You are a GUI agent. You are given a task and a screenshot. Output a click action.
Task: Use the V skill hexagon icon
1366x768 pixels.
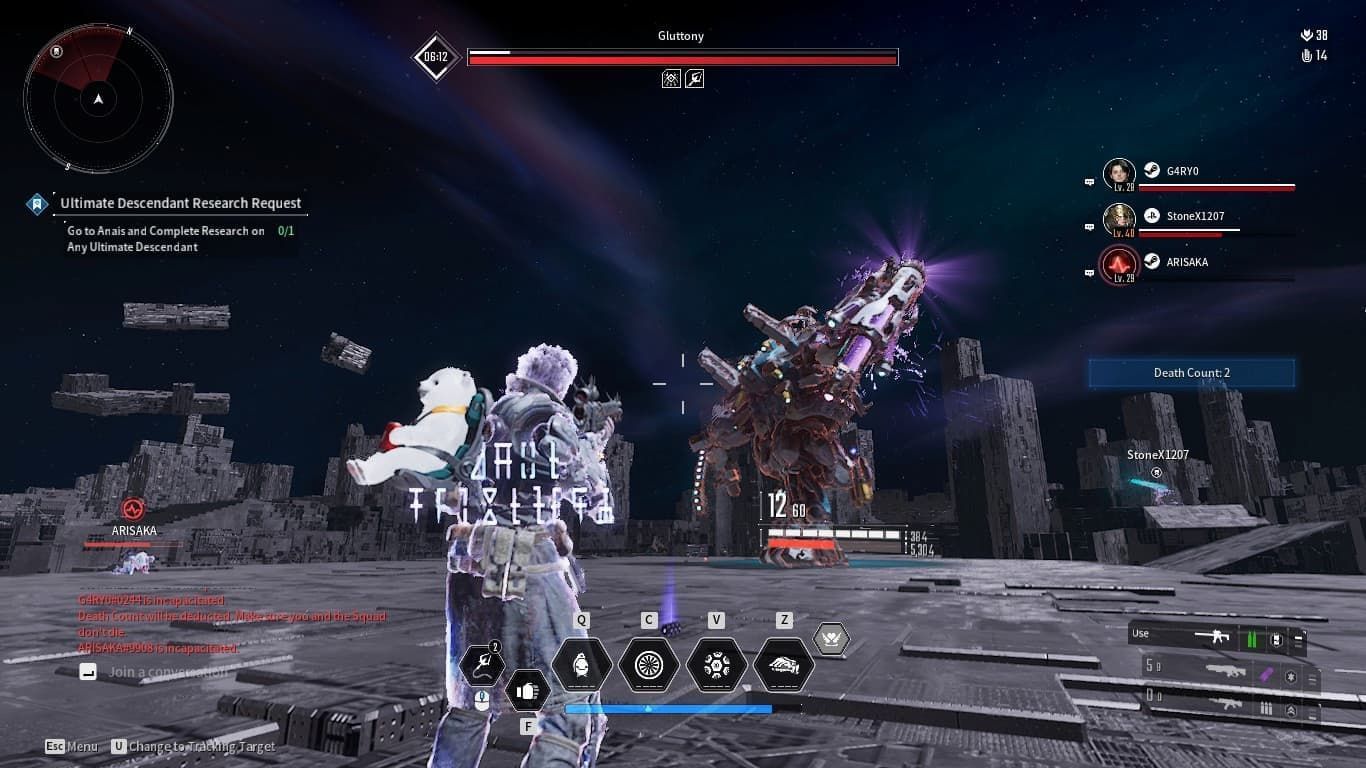[x=717, y=665]
